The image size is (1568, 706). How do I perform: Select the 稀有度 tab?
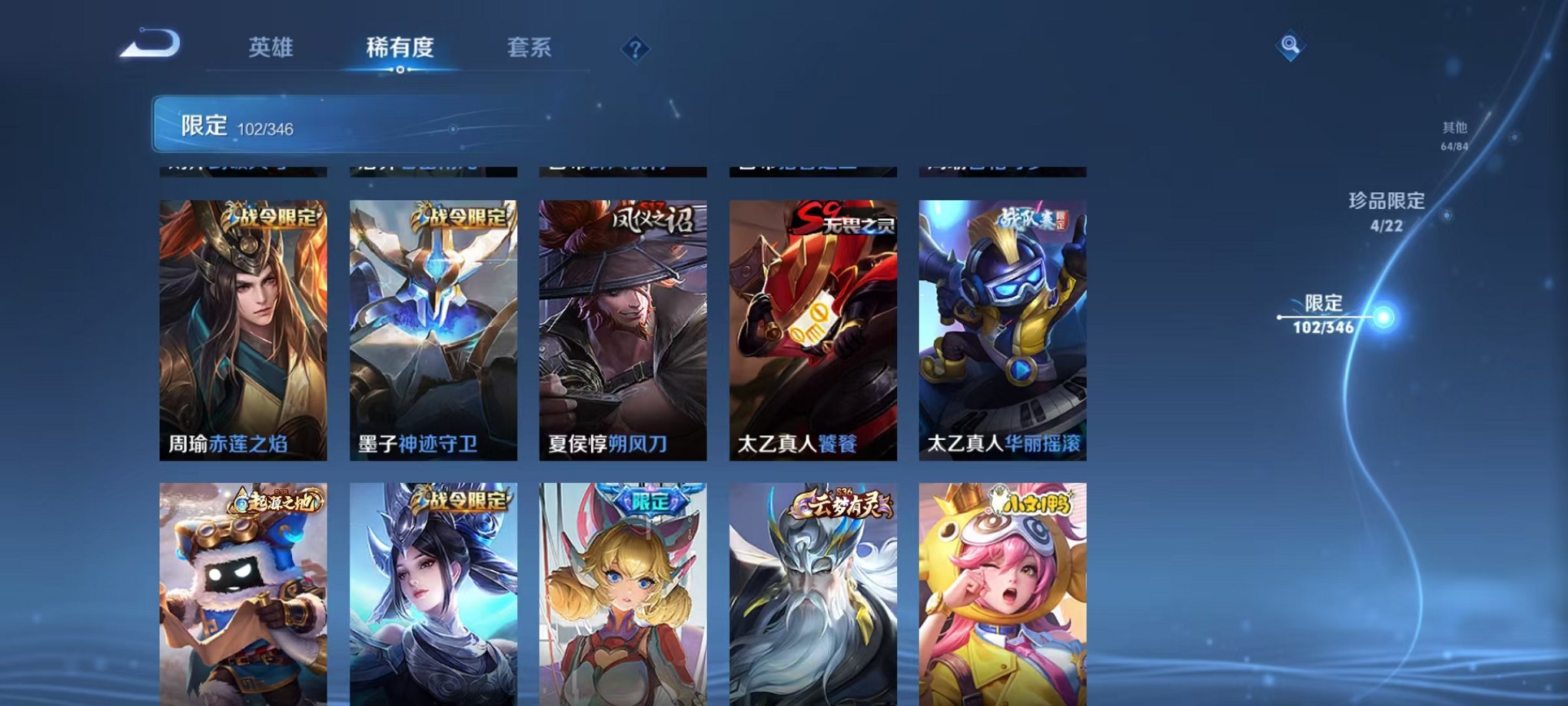[x=400, y=46]
